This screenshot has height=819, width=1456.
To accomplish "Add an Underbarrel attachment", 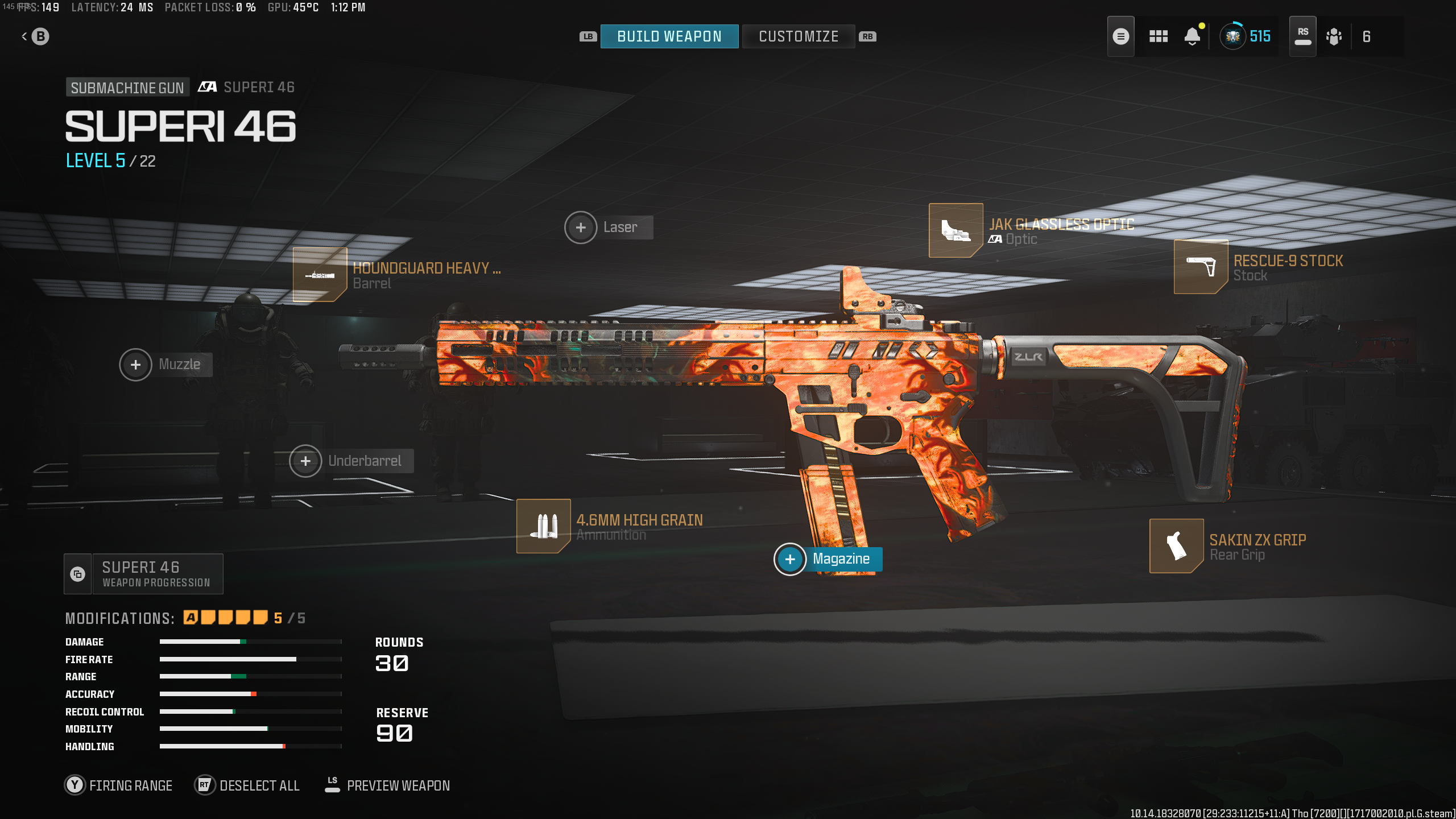I will pyautogui.click(x=305, y=461).
